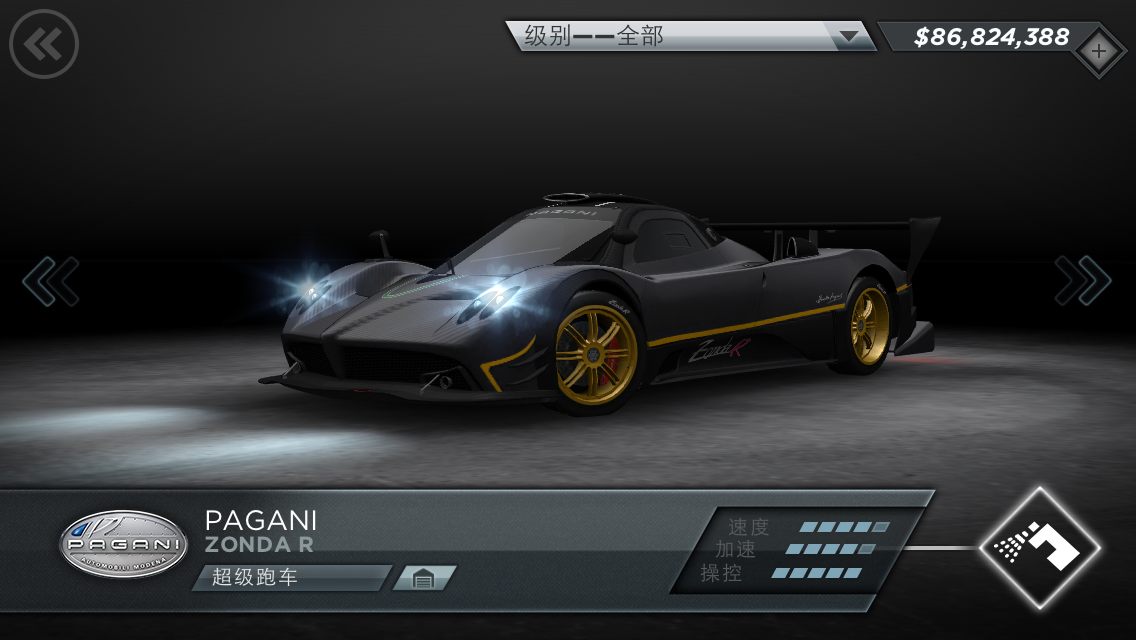Show the previous car with left chevrons
The width and height of the screenshot is (1136, 640).
(51, 281)
